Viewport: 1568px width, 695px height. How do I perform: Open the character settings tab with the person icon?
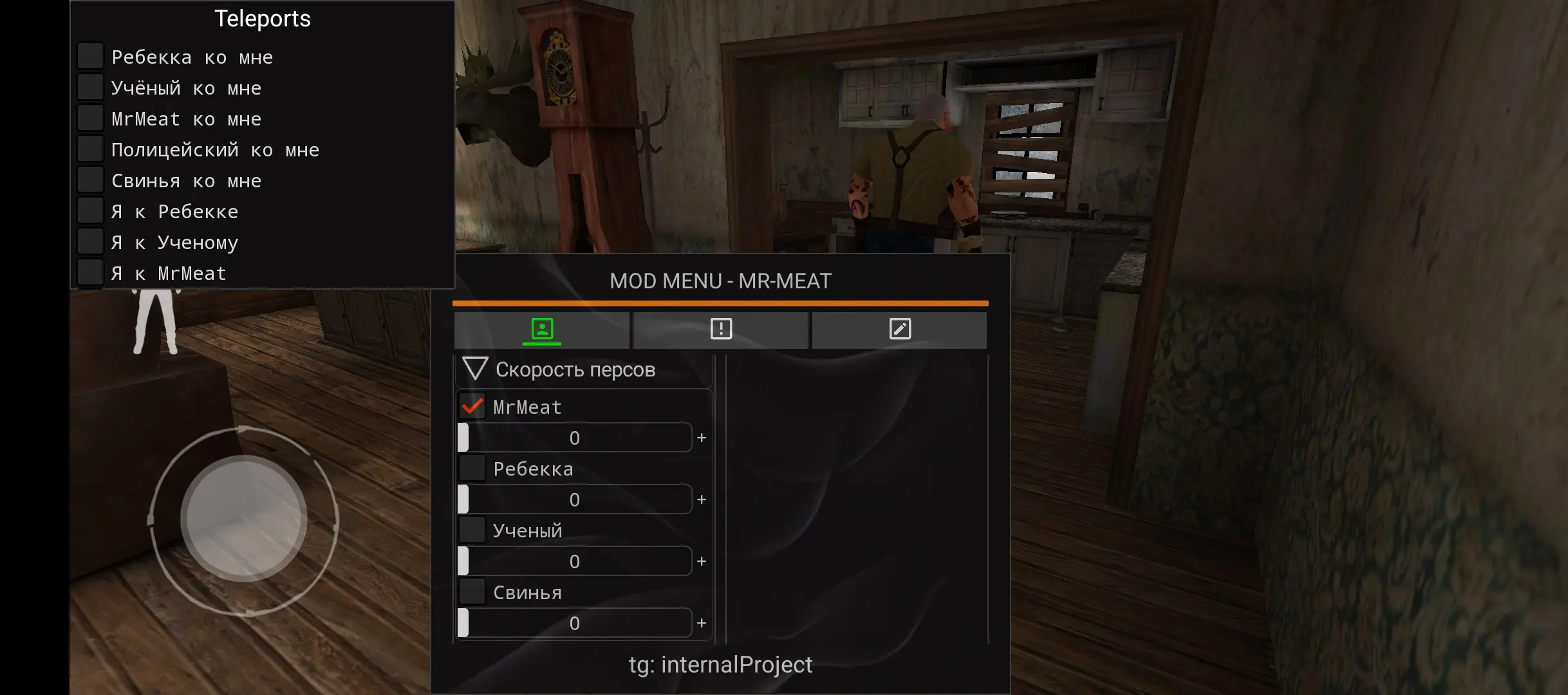coord(542,330)
